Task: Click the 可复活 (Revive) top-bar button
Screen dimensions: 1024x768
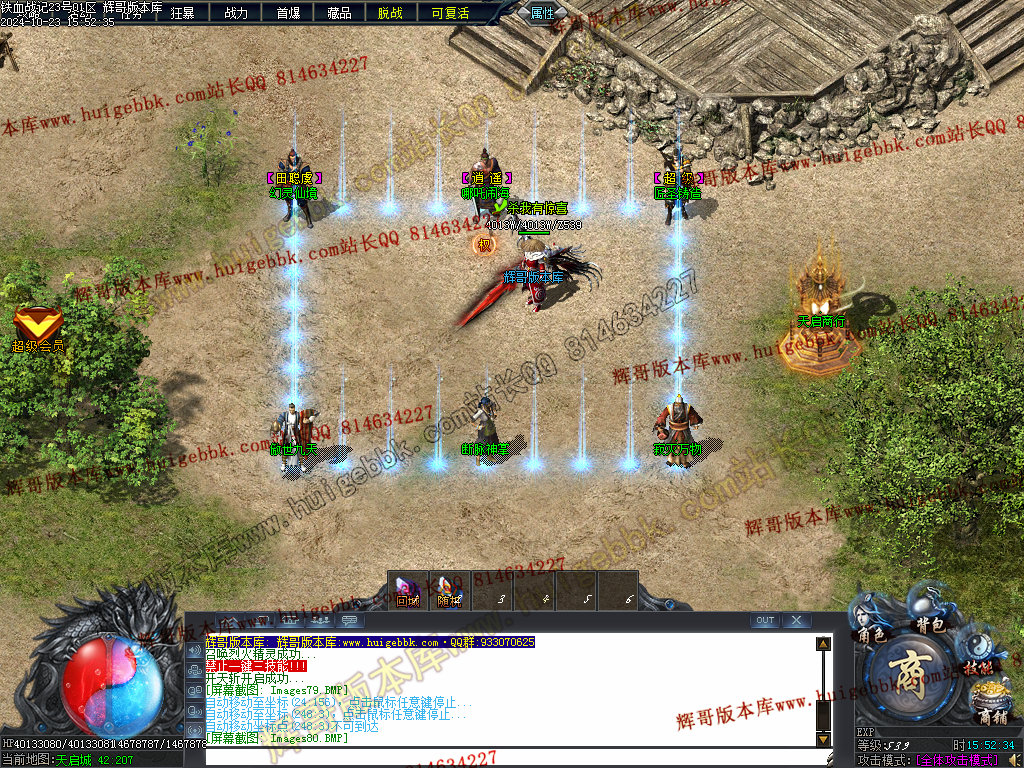Action: tap(450, 13)
